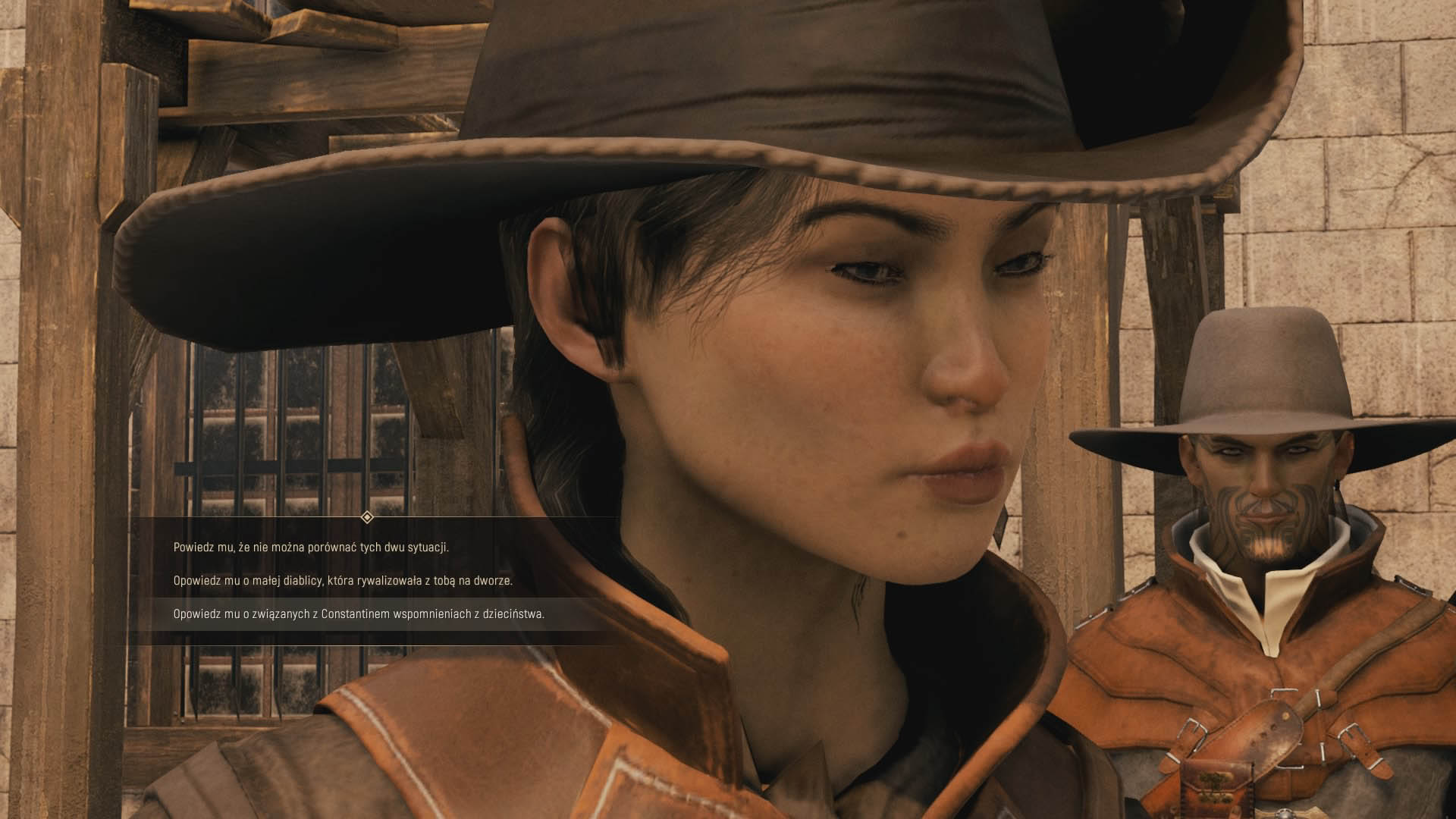Select the 'małej diablicy' dialogue option

343,580
